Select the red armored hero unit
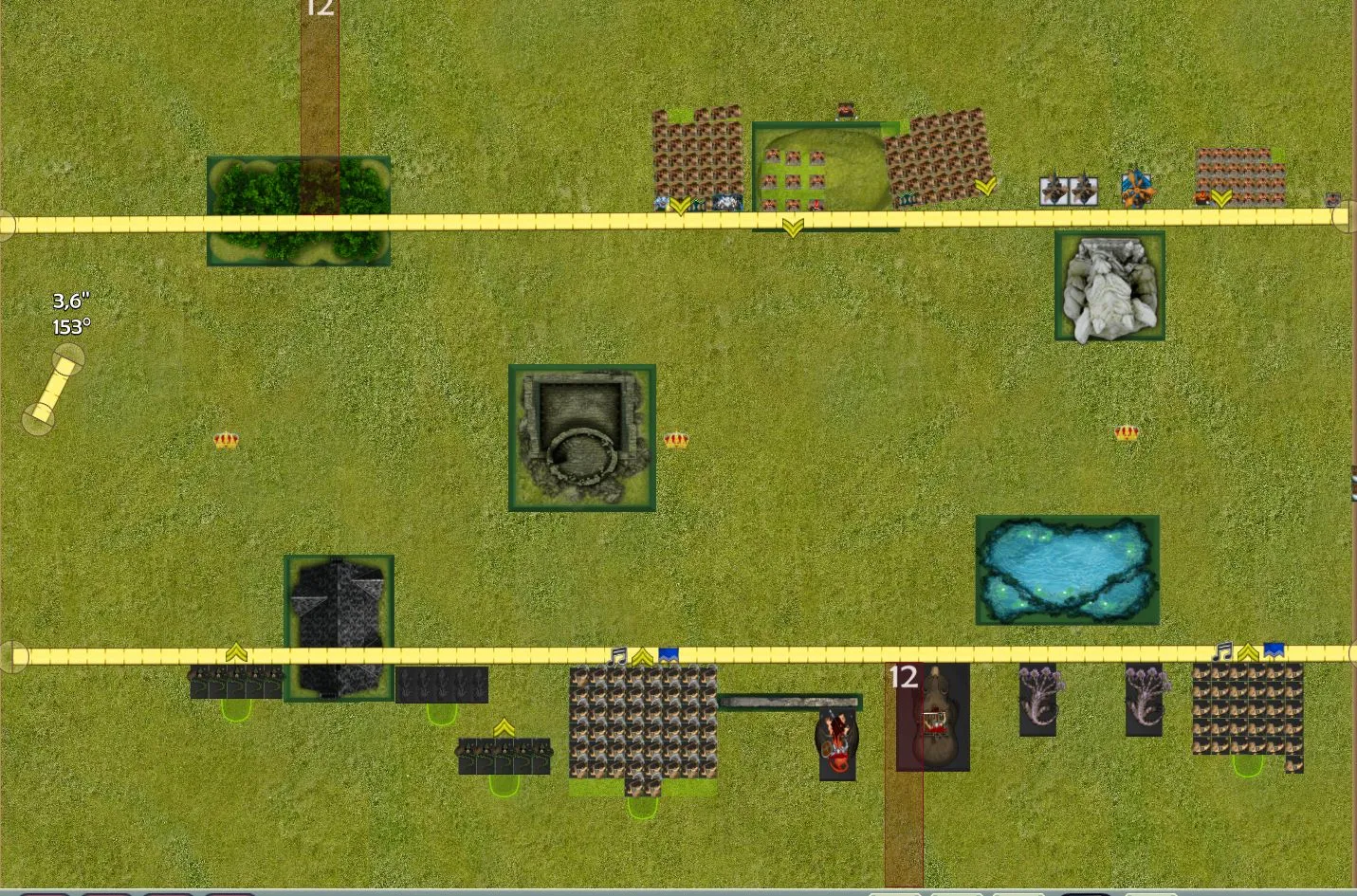 tap(837, 744)
